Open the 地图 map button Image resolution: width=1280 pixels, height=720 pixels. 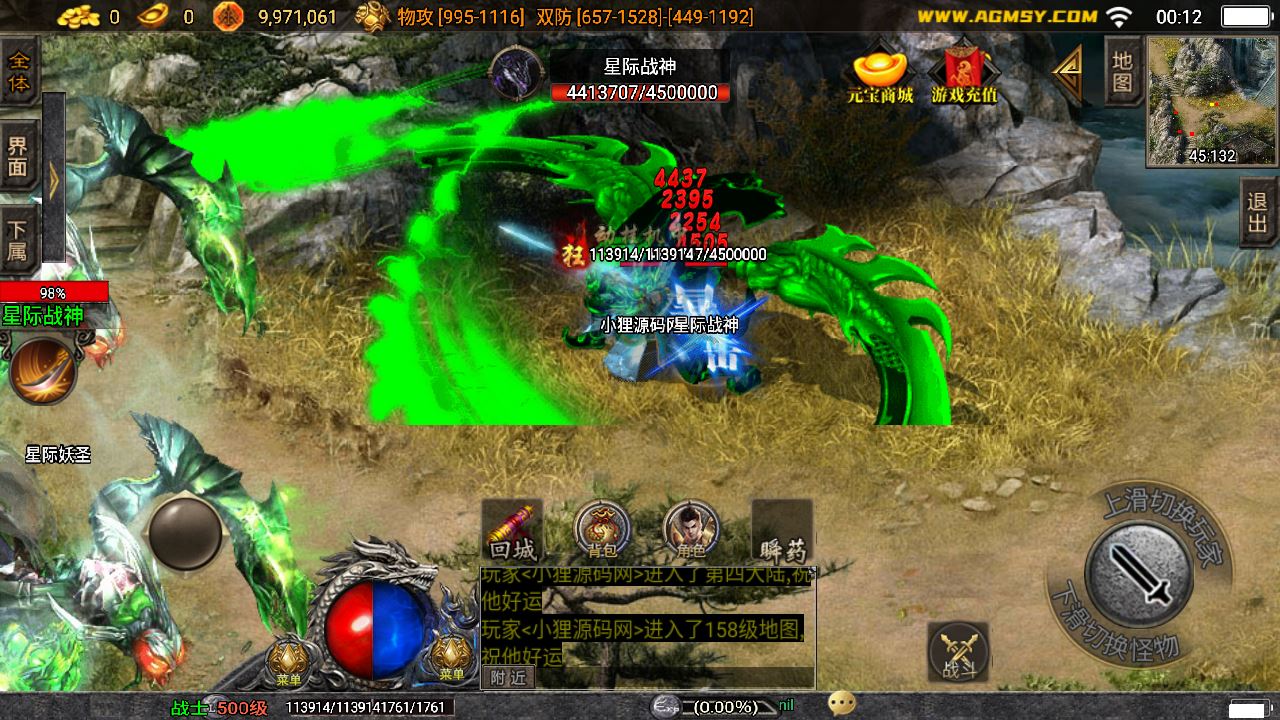[x=1123, y=72]
